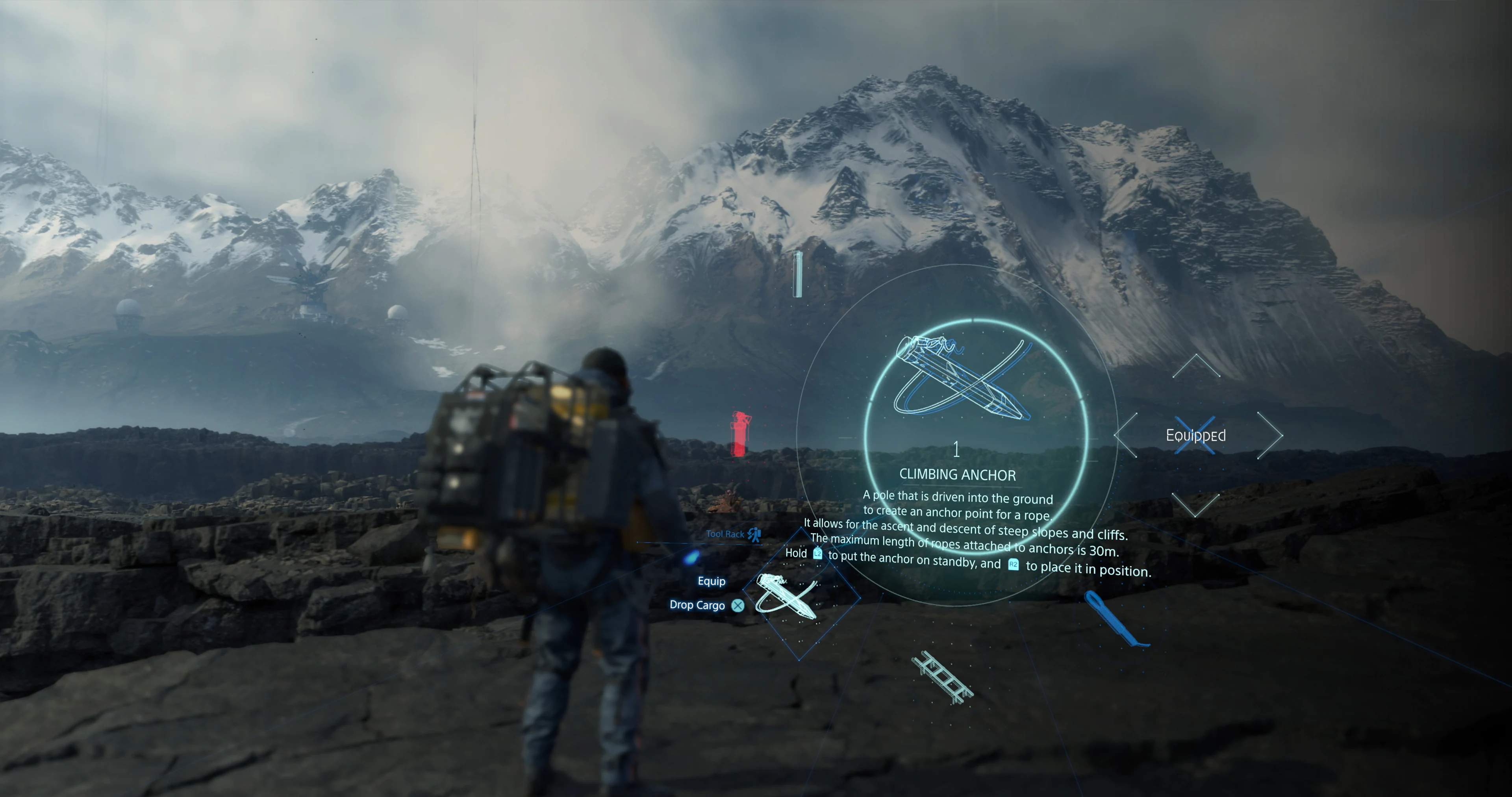Viewport: 1512px width, 797px height.
Task: Click the Equip action label
Action: coord(711,581)
